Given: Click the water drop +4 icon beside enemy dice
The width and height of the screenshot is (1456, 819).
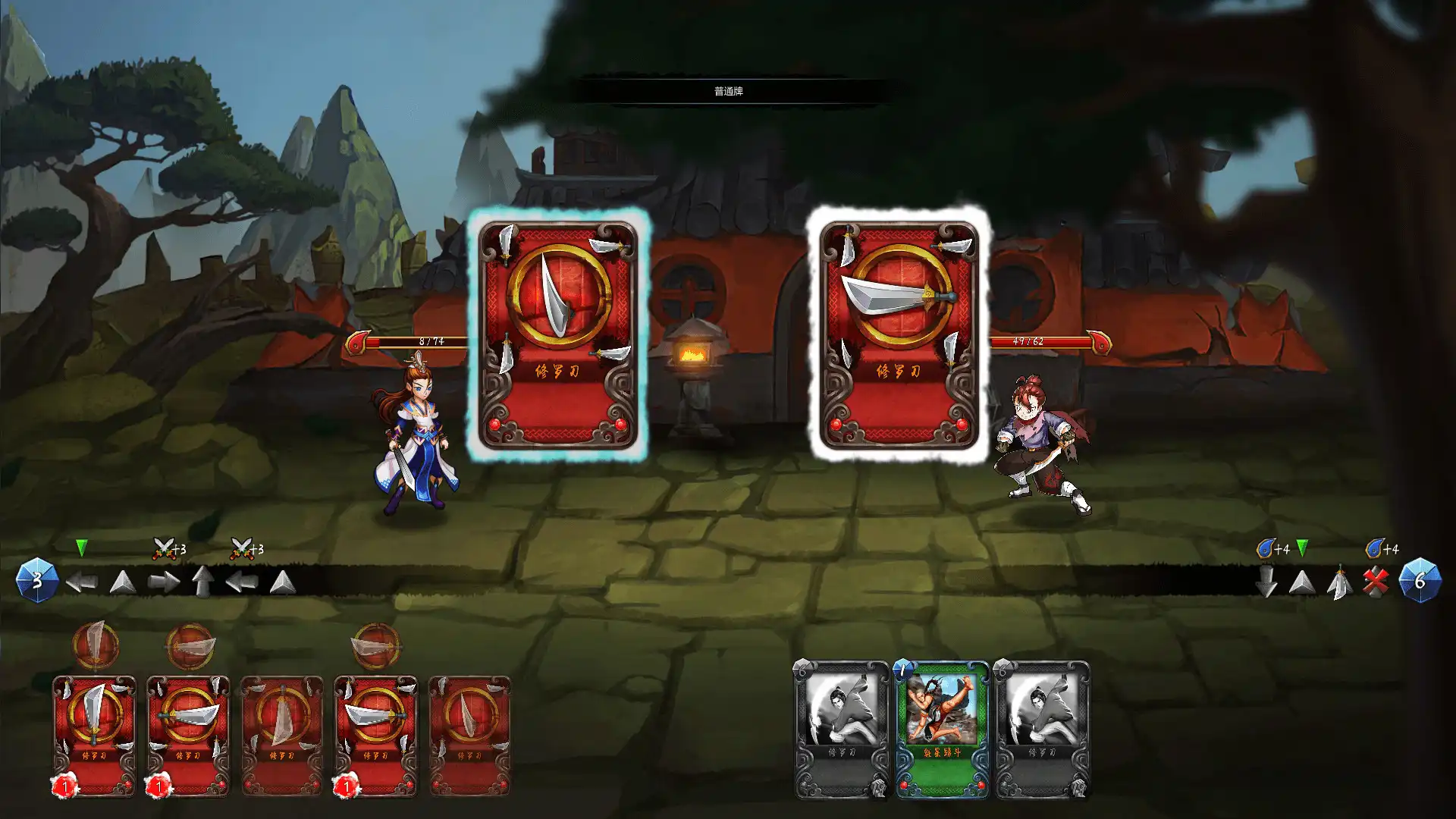Looking at the screenshot, I should (x=1265, y=548).
